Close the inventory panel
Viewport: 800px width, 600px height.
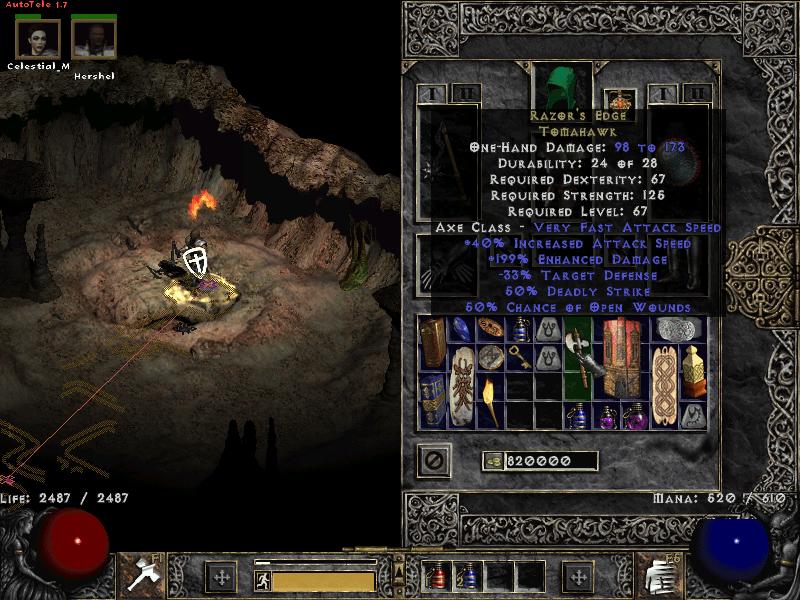(x=434, y=461)
